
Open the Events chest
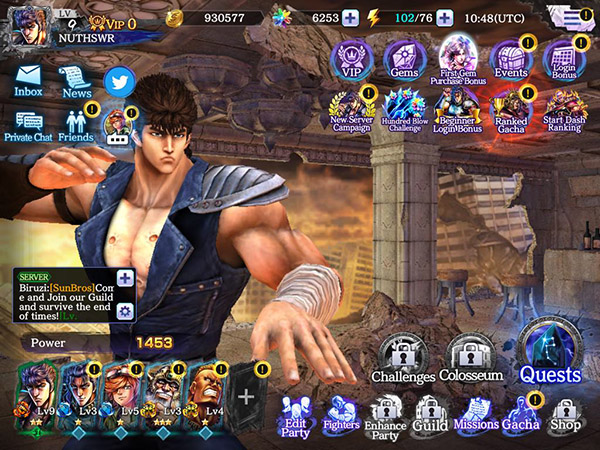coord(511,60)
